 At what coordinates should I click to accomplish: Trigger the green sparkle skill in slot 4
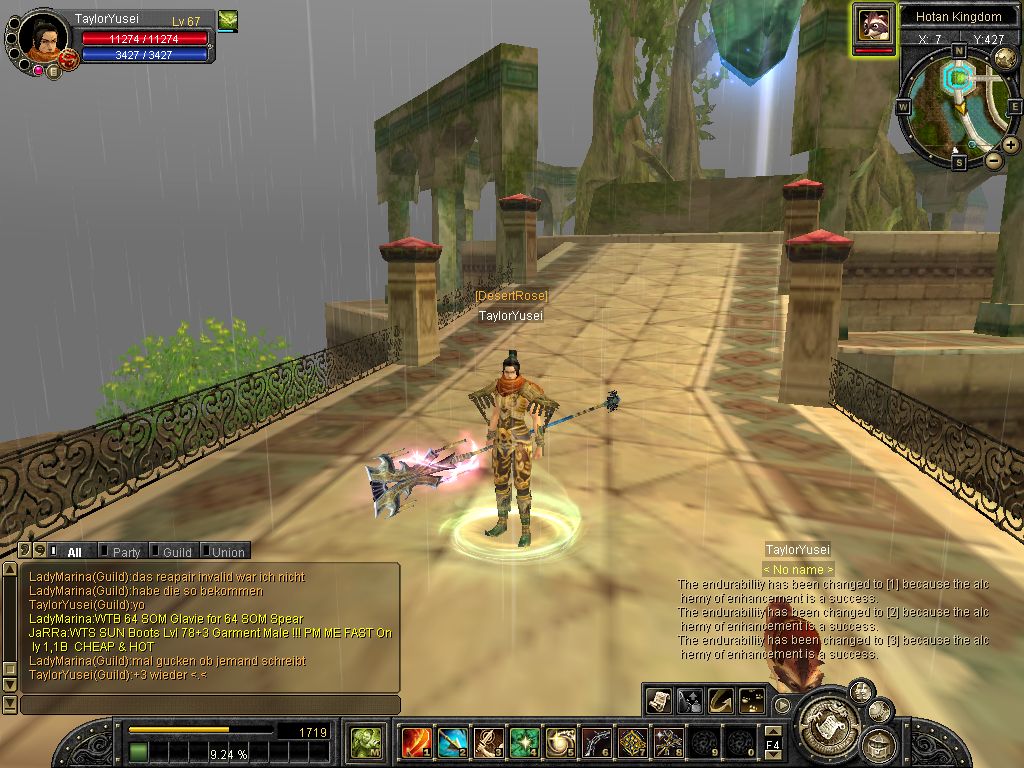(523, 742)
